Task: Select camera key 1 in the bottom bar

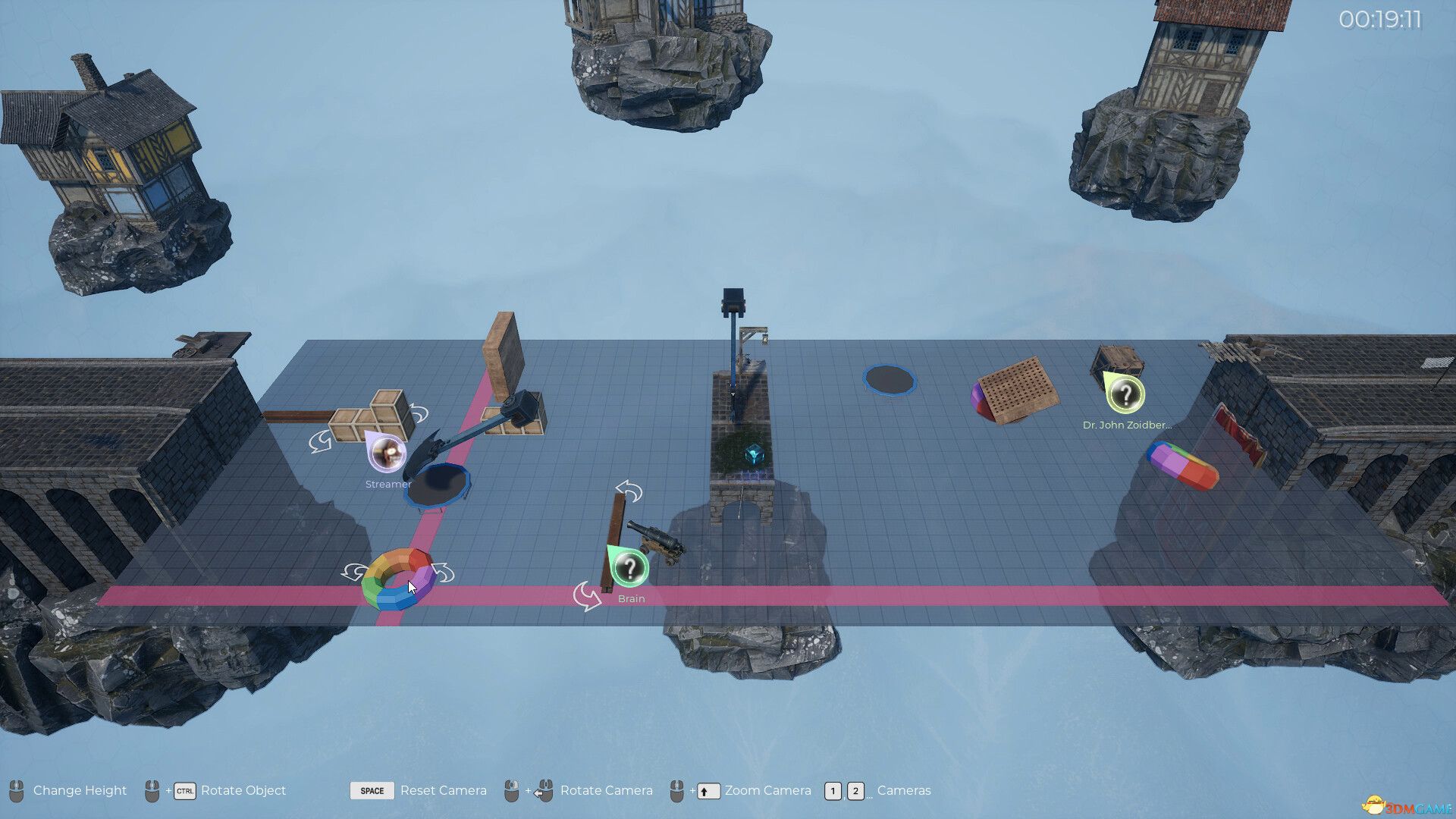Action: pos(833,791)
